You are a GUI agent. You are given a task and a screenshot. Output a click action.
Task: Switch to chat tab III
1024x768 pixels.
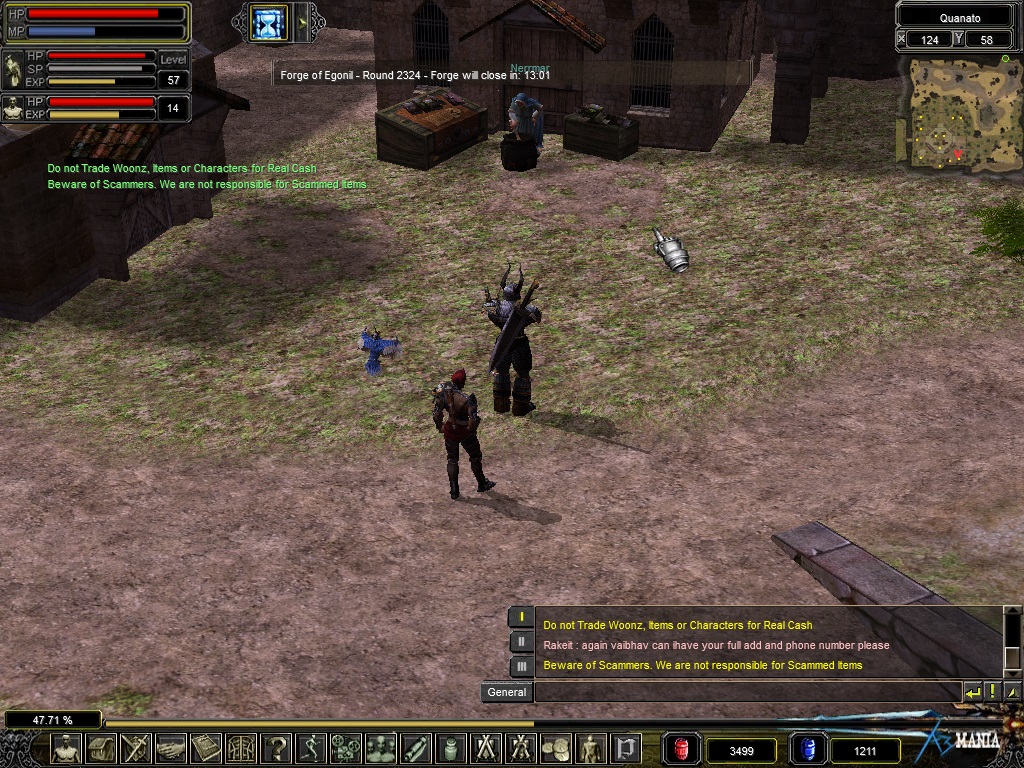(521, 666)
